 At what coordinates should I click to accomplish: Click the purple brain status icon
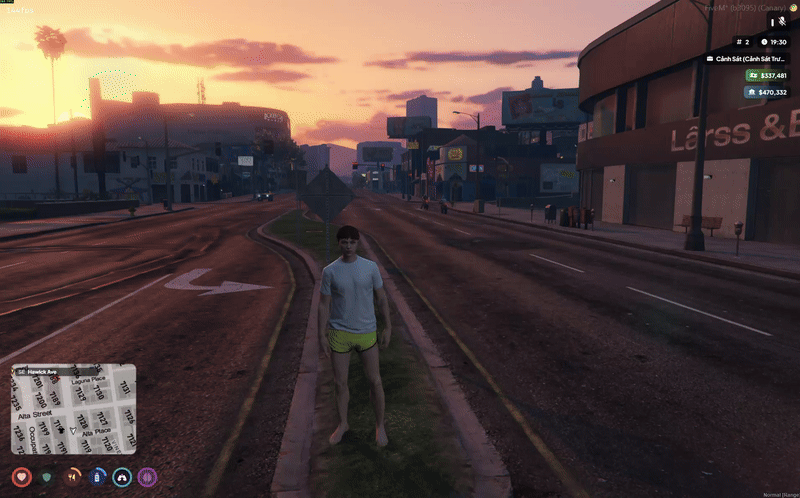click(x=147, y=477)
